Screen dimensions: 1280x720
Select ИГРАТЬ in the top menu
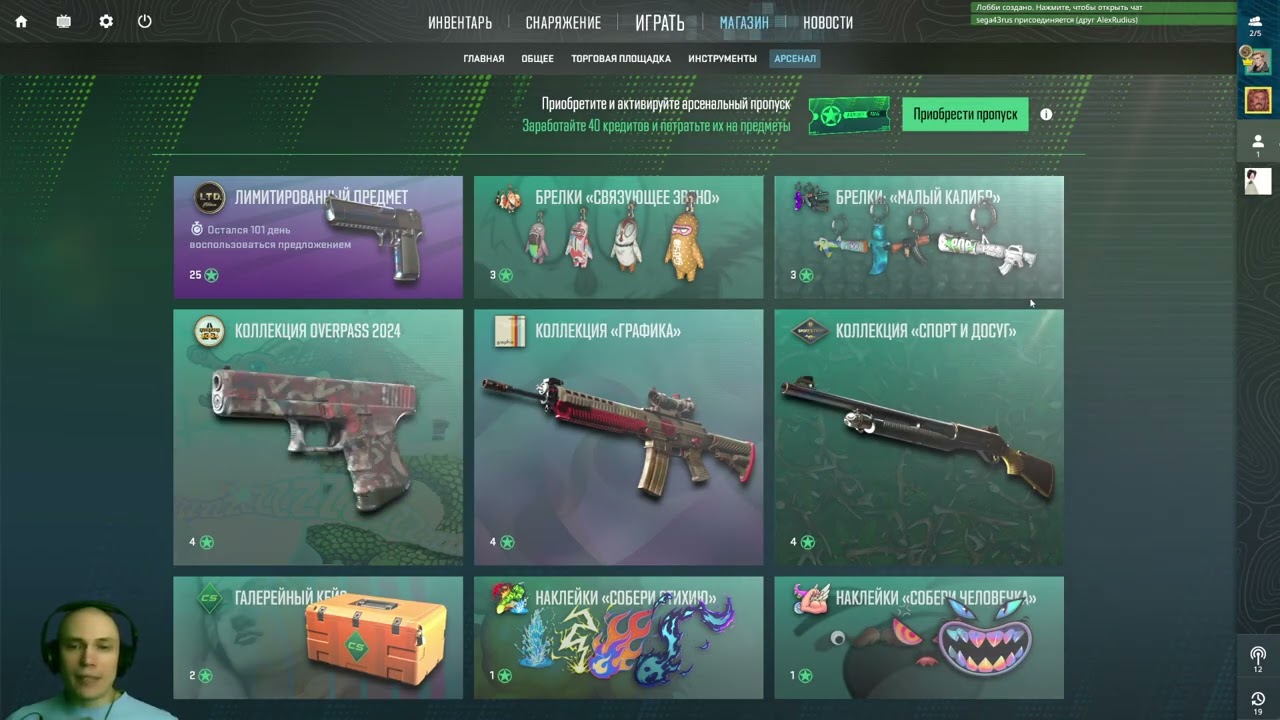(x=660, y=23)
